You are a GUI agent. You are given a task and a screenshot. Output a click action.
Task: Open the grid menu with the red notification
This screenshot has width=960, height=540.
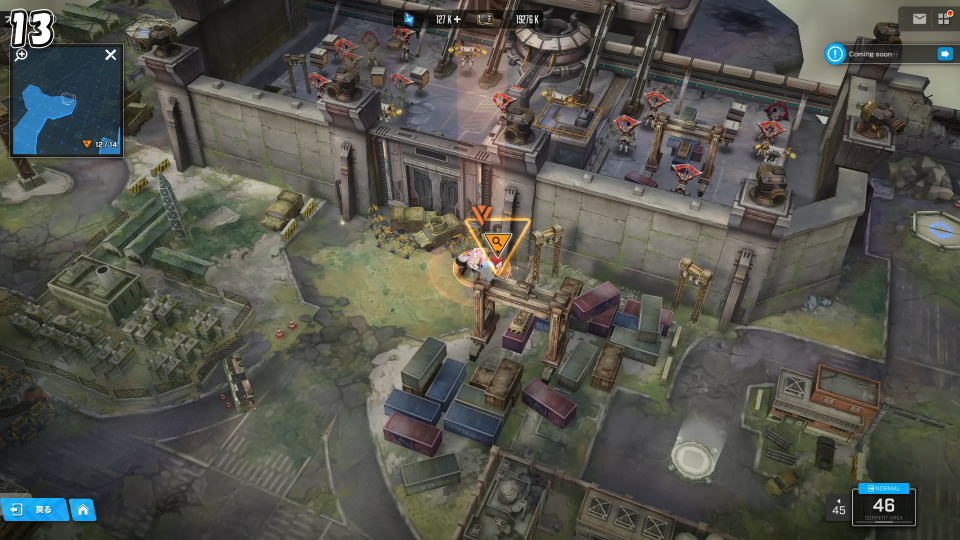(943, 19)
